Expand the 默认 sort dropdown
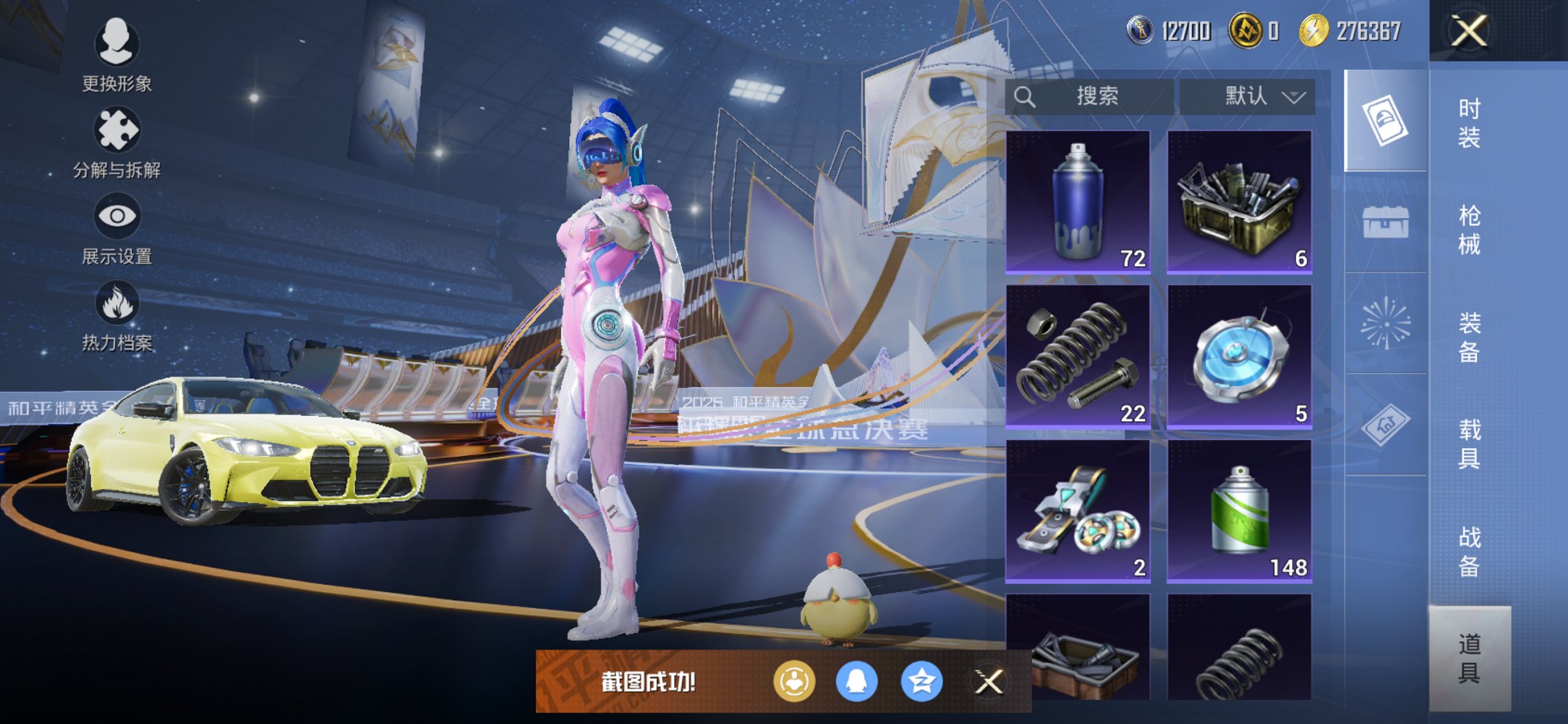 click(x=1247, y=96)
